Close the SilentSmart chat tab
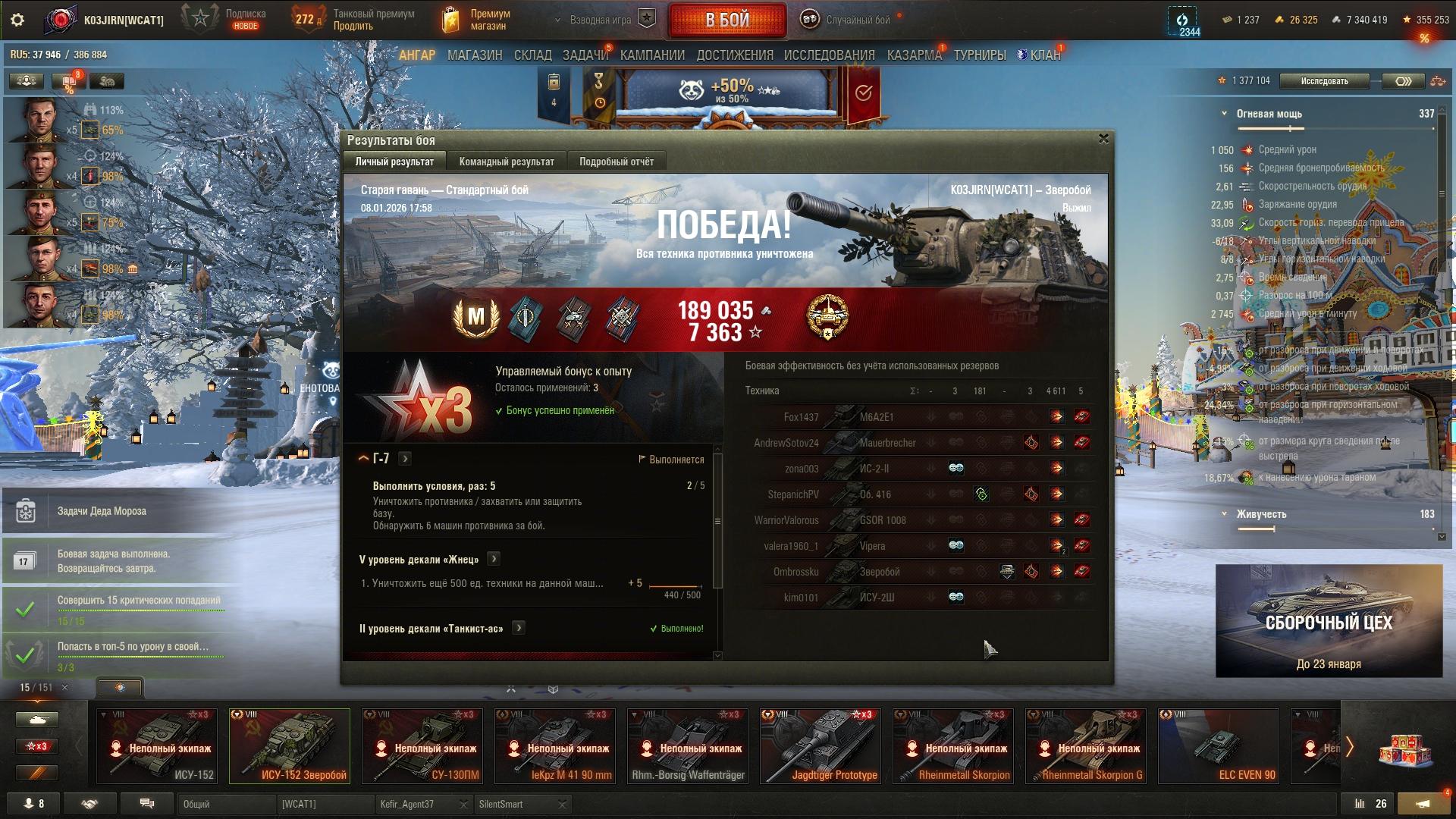Screen dimensions: 1456x819 click(x=562, y=804)
